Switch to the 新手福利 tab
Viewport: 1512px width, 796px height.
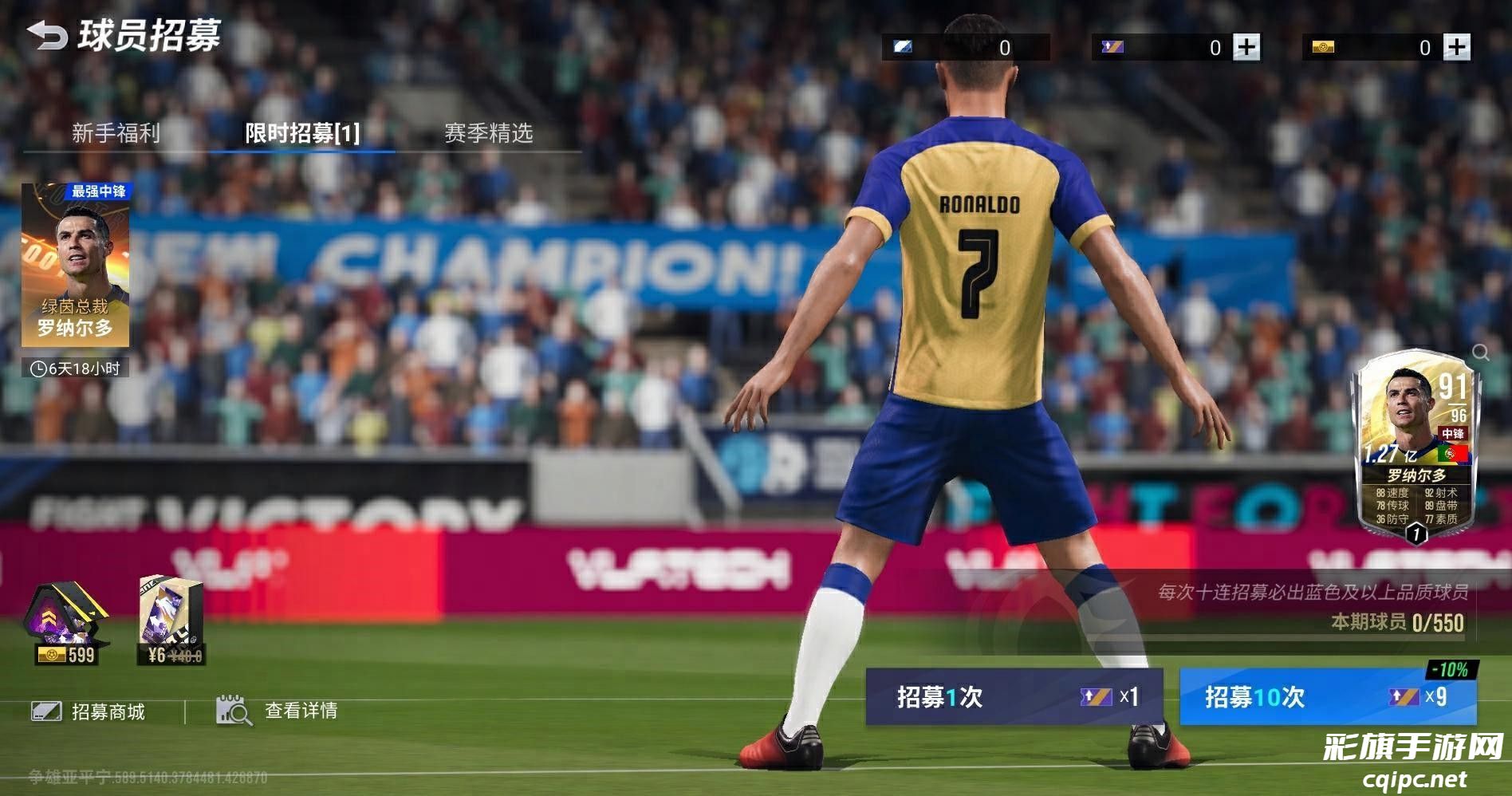click(116, 133)
